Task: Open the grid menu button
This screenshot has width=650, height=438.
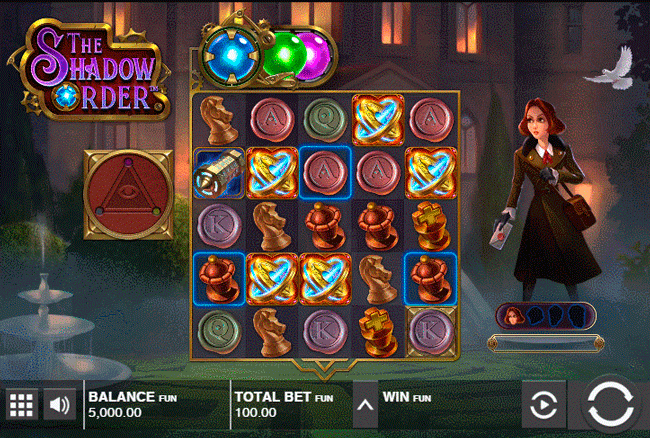Action: [22, 405]
